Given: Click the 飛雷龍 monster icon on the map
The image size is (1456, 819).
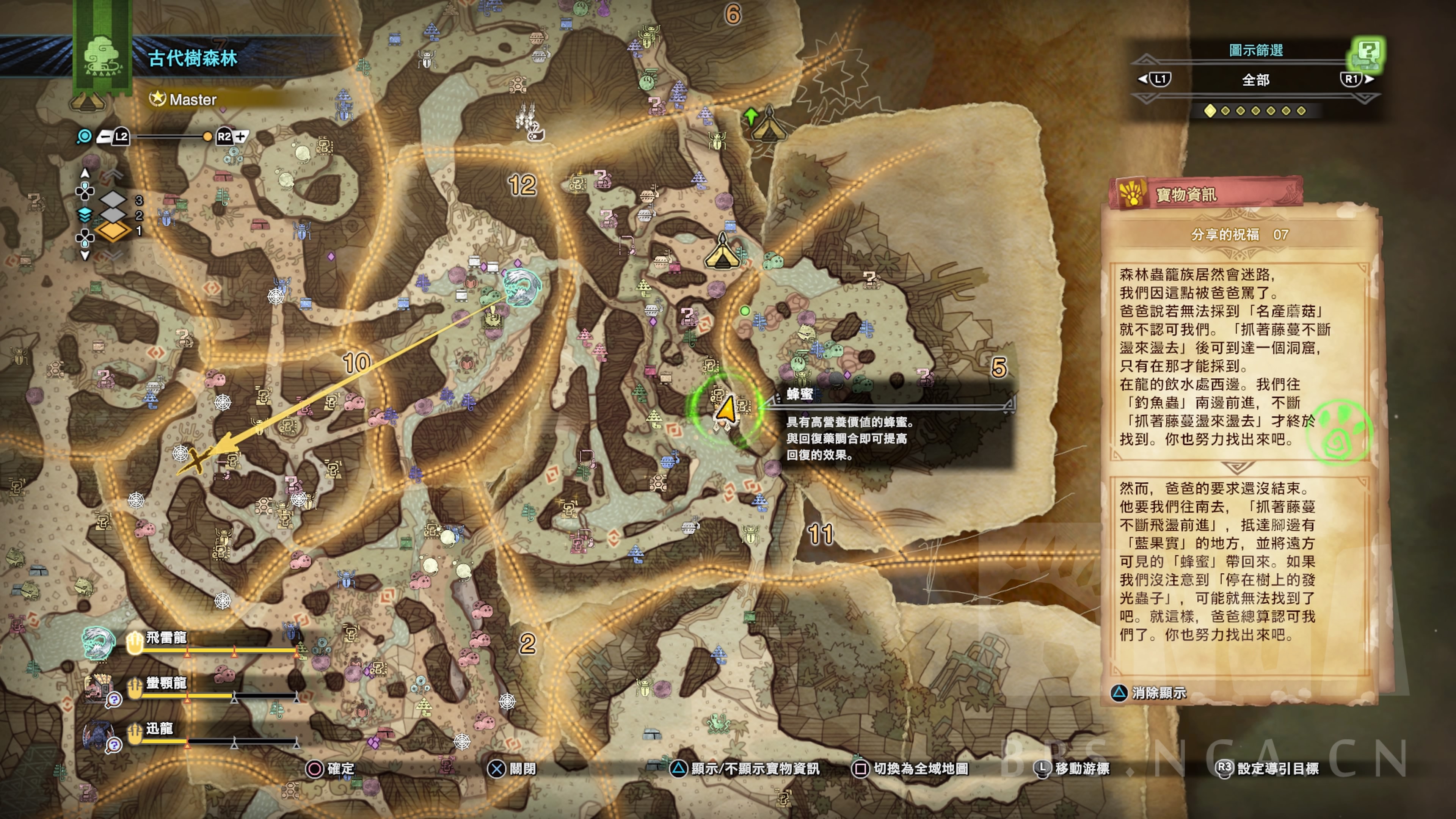Looking at the screenshot, I should 521,287.
